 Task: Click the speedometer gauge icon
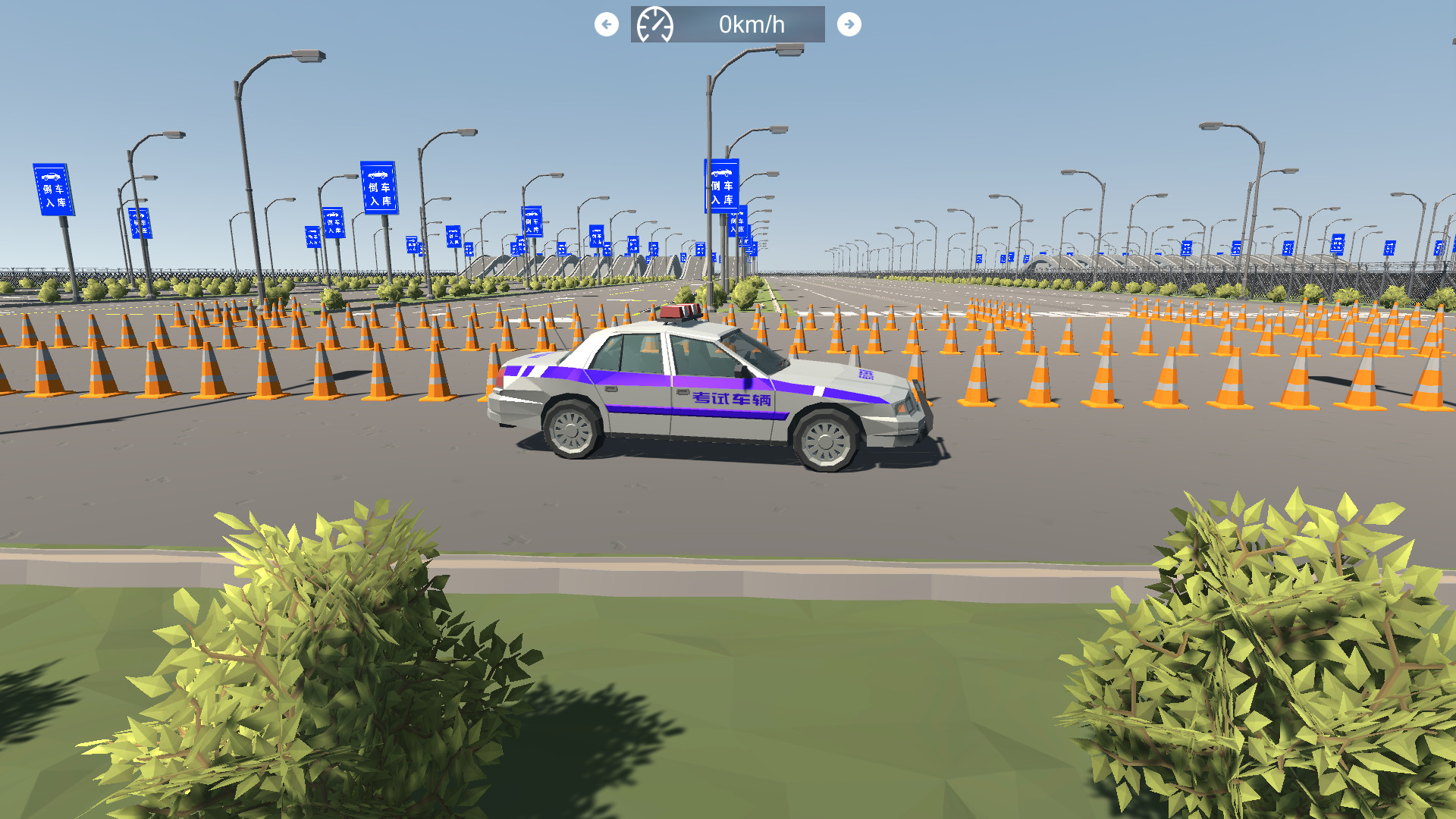point(656,24)
